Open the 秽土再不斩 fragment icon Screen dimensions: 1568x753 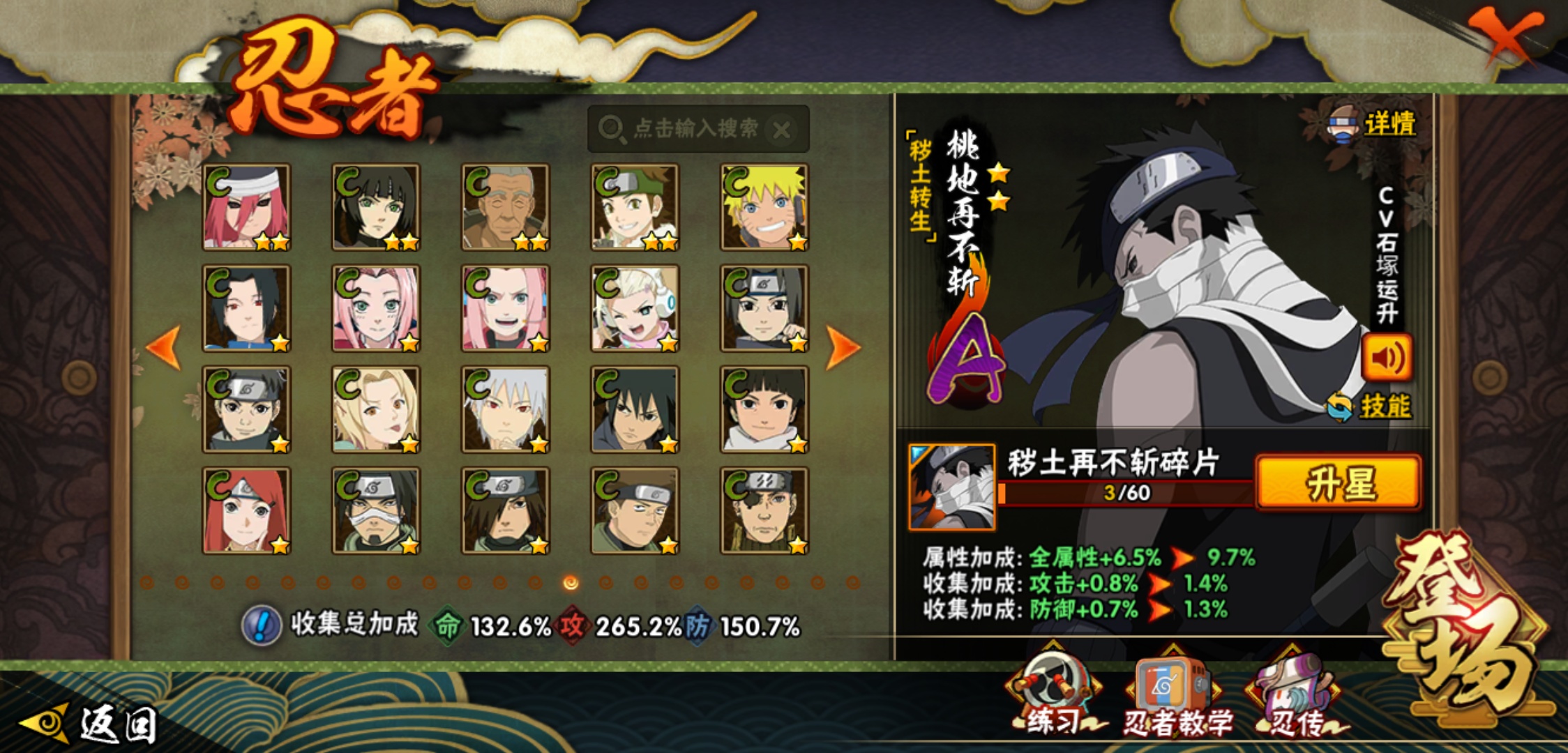pos(952,487)
